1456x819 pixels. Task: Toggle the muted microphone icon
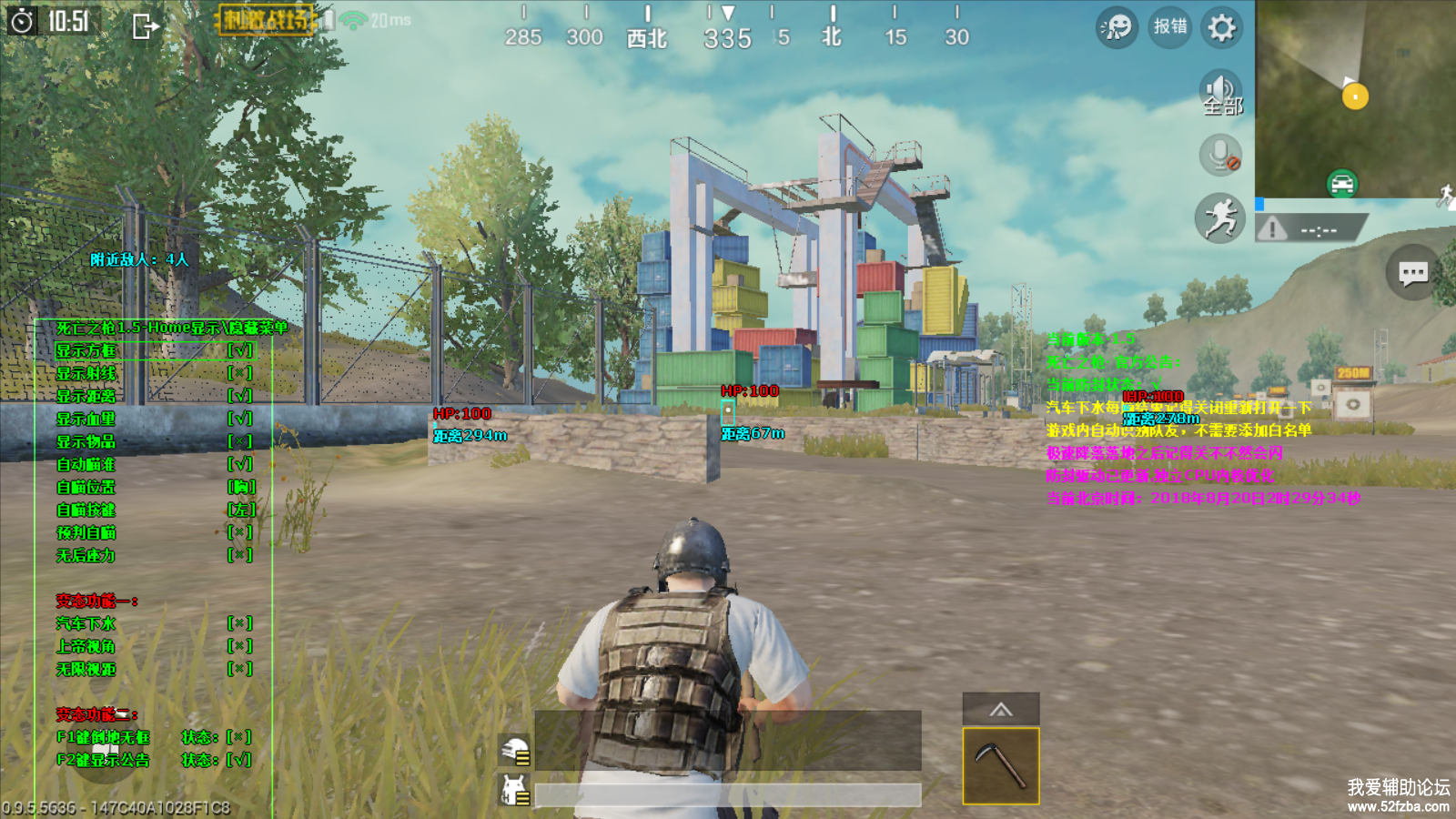1220,155
